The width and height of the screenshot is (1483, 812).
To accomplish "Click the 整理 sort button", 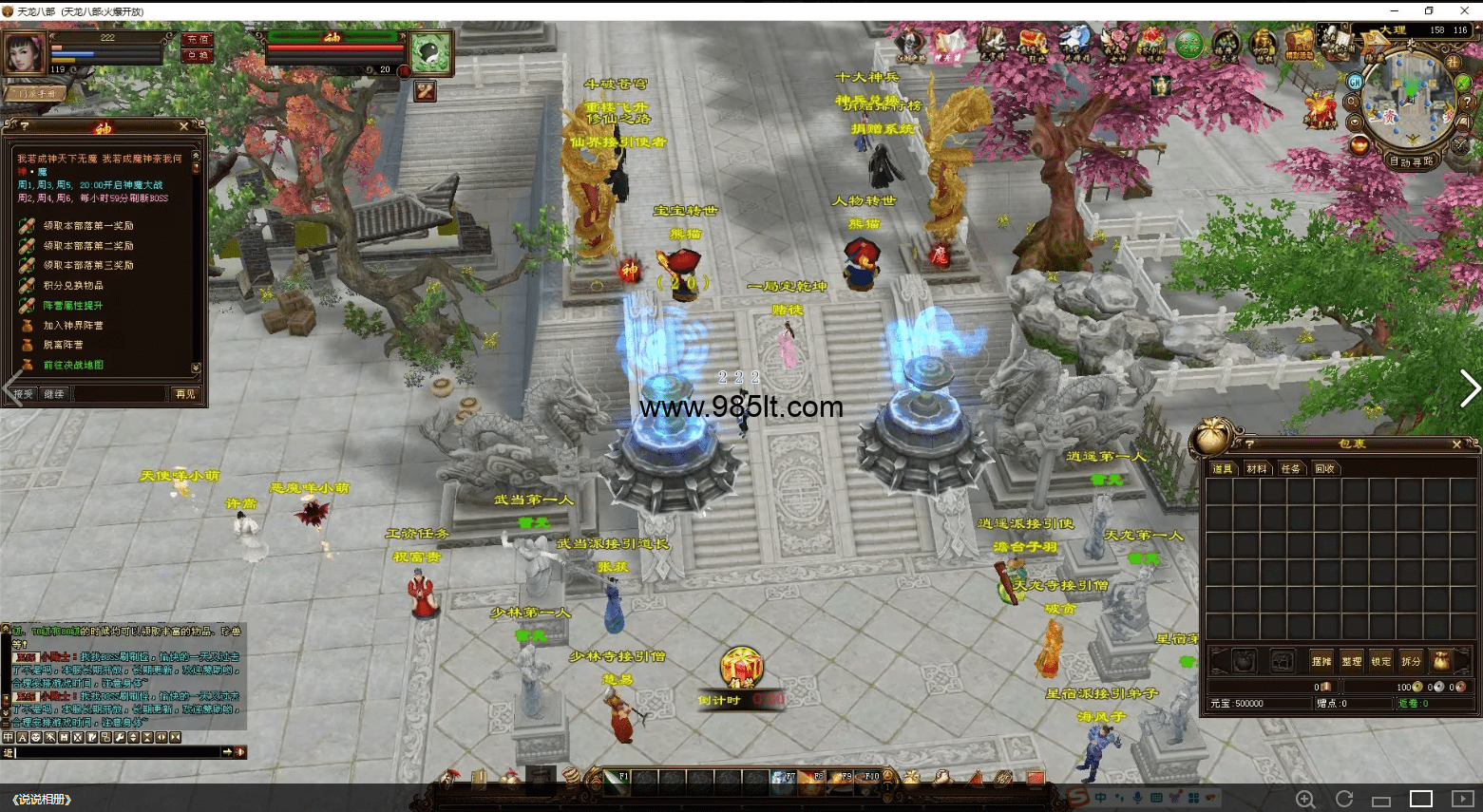I will 1351,661.
